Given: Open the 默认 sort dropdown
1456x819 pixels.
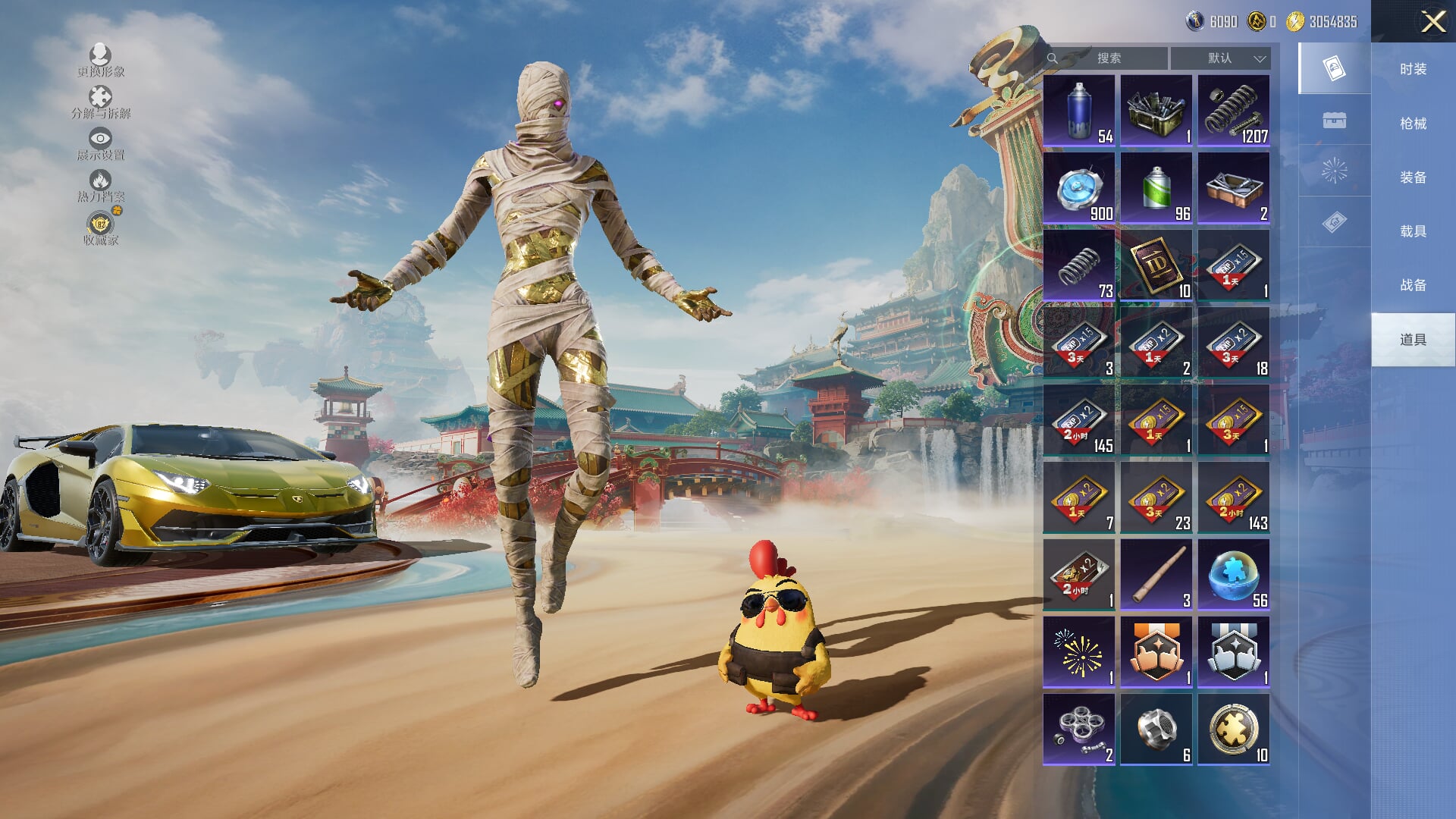Looking at the screenshot, I should pos(1220,58).
